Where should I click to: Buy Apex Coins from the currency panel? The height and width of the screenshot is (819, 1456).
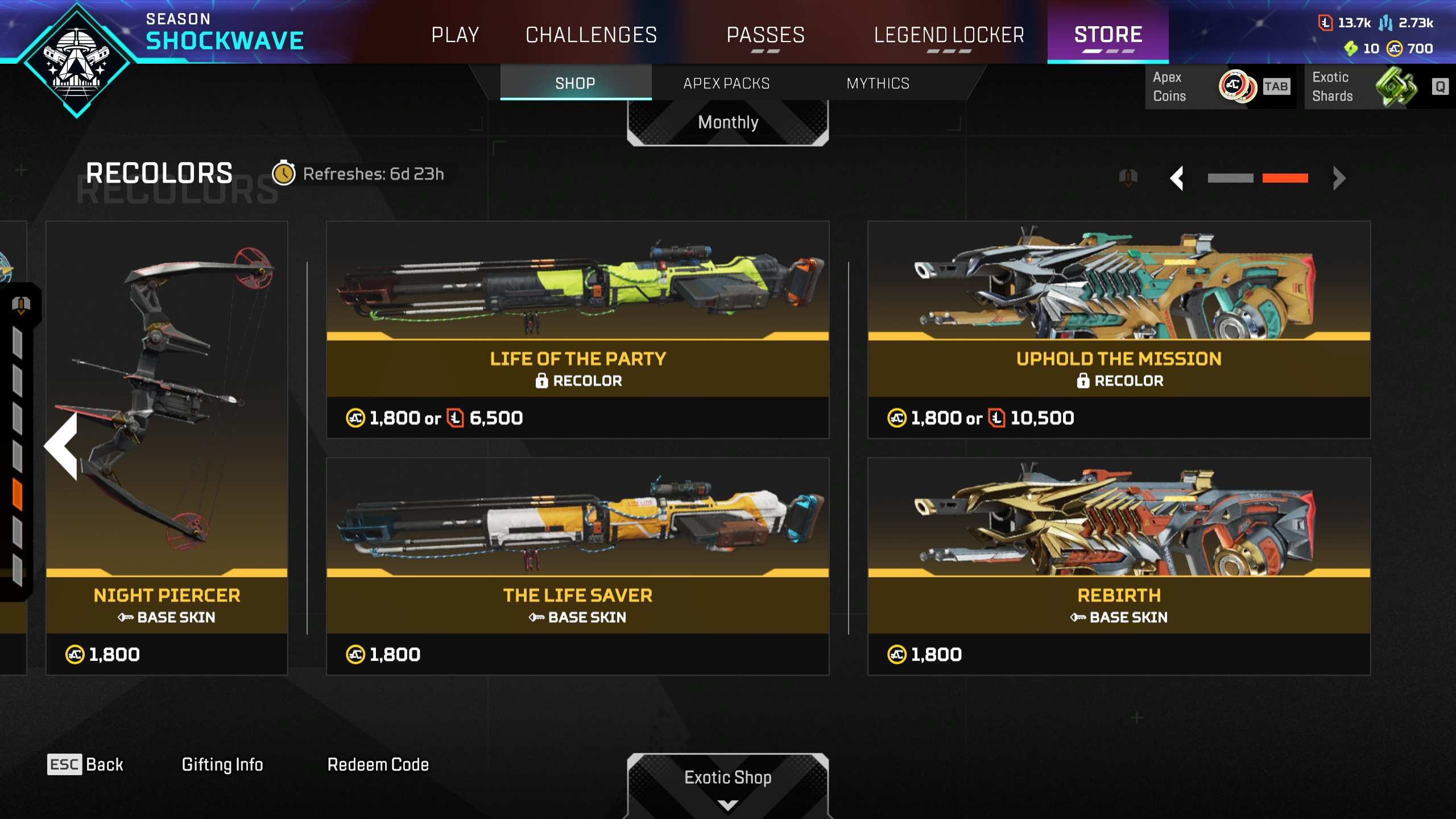[1220, 86]
